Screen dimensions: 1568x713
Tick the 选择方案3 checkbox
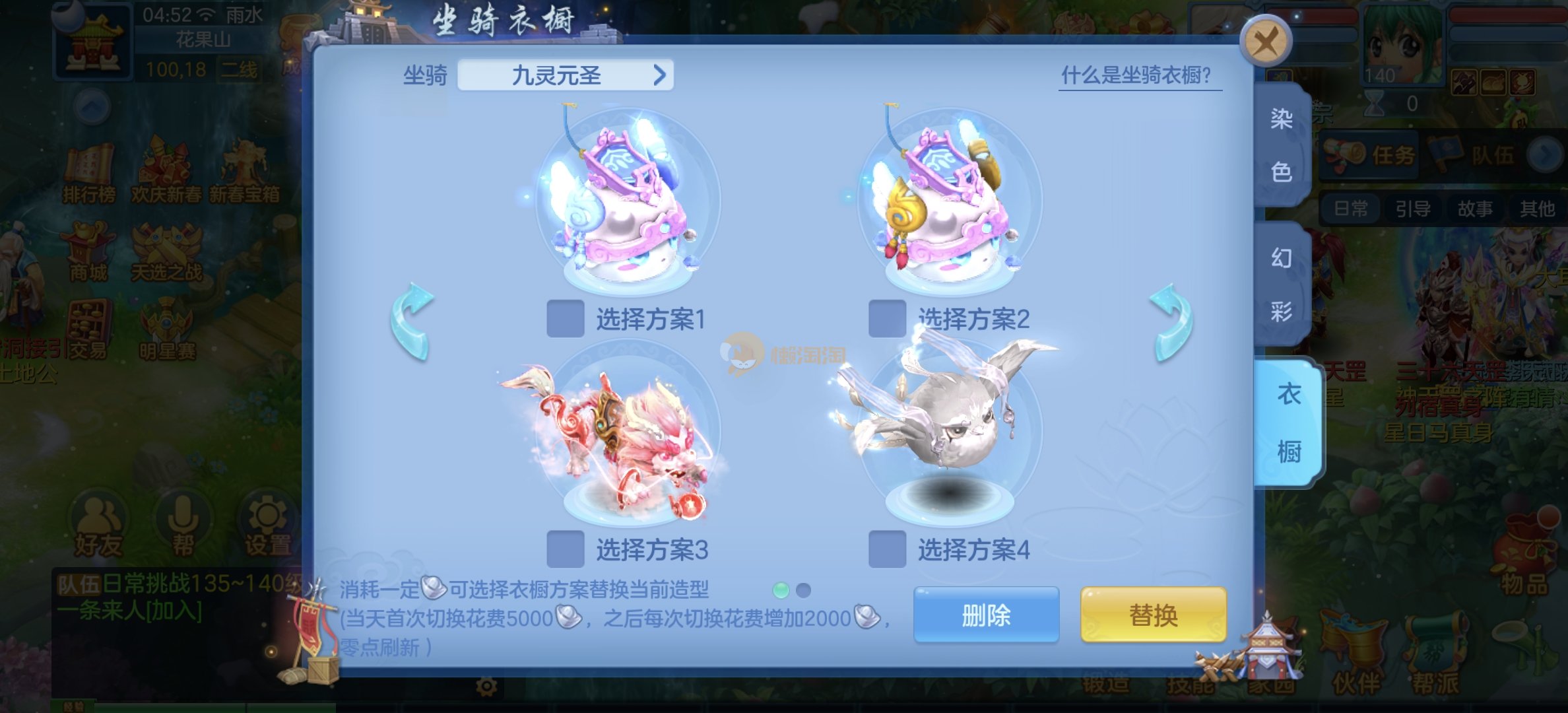tap(566, 549)
